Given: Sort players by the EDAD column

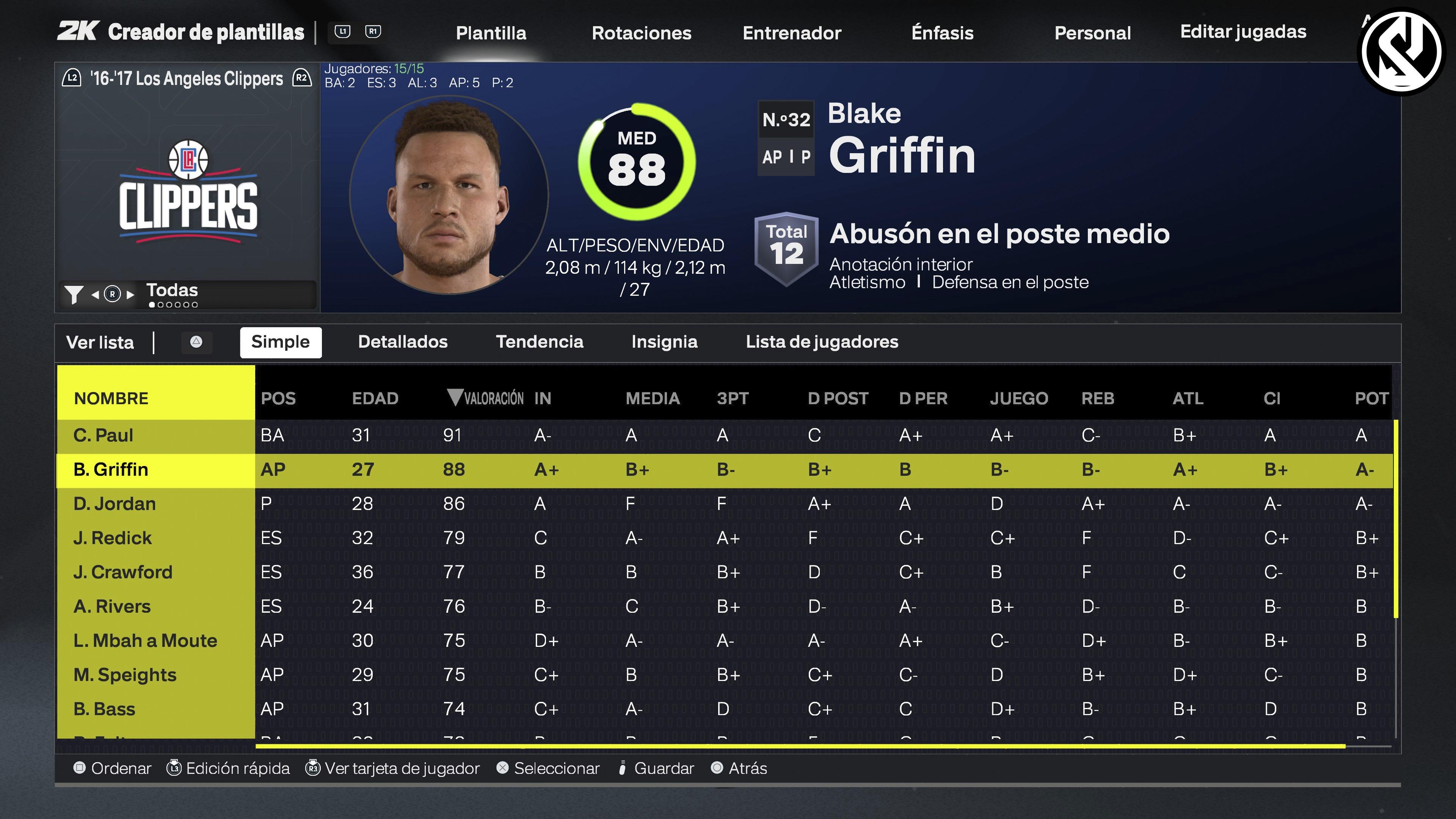Looking at the screenshot, I should tap(375, 398).
